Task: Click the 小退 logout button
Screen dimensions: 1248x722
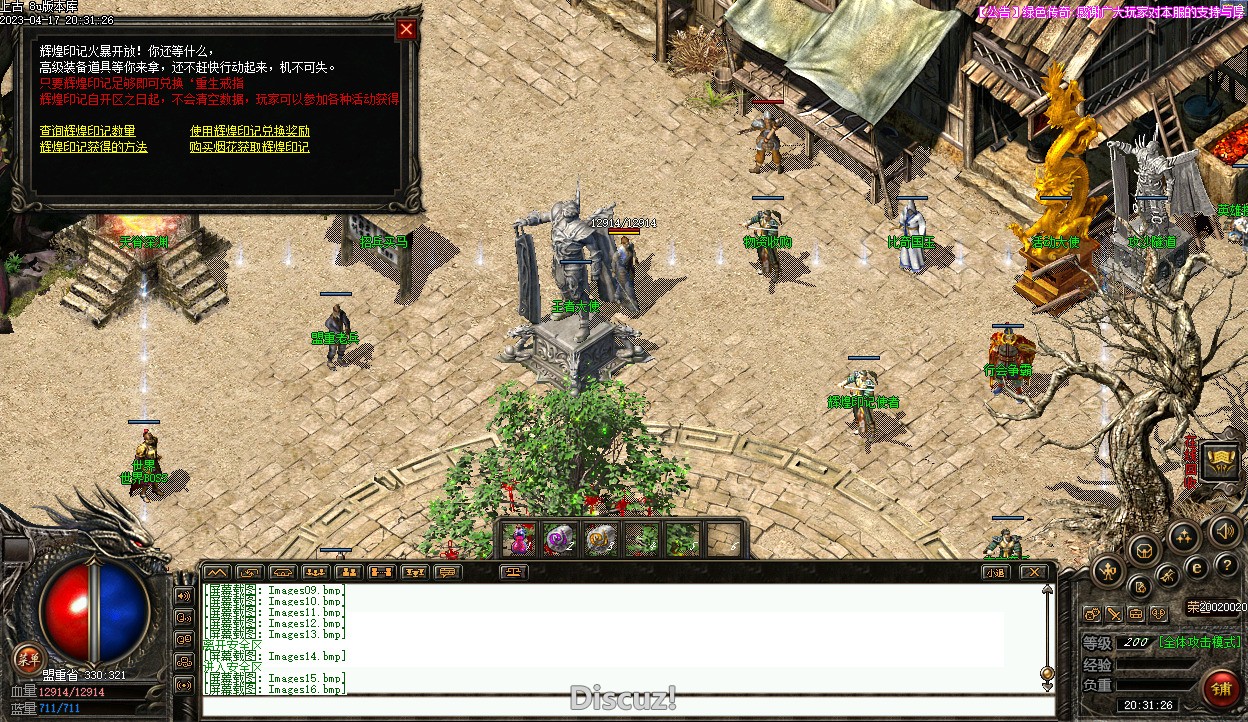Action: tap(994, 572)
